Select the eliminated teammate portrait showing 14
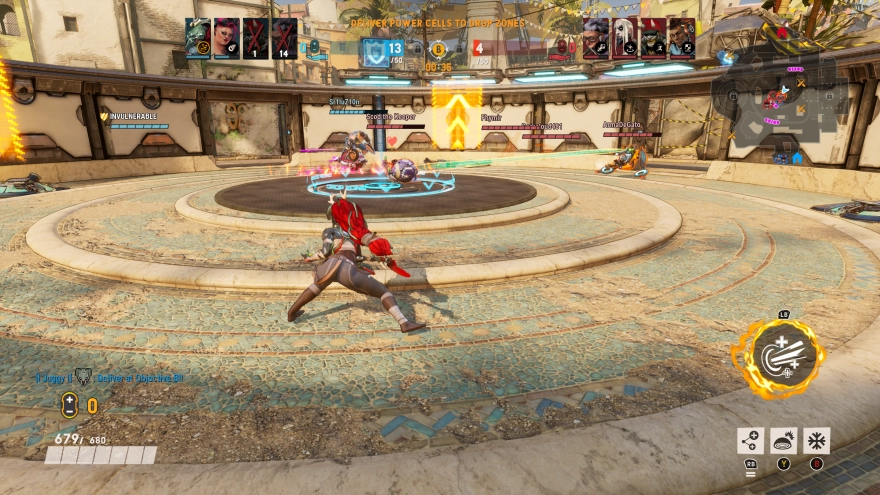The width and height of the screenshot is (880, 495). click(x=284, y=38)
